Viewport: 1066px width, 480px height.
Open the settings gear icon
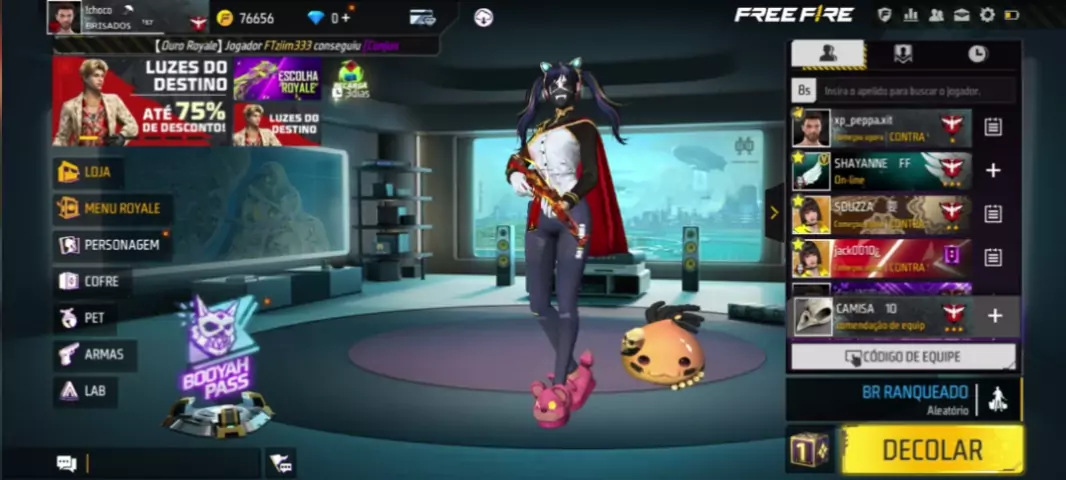point(987,15)
